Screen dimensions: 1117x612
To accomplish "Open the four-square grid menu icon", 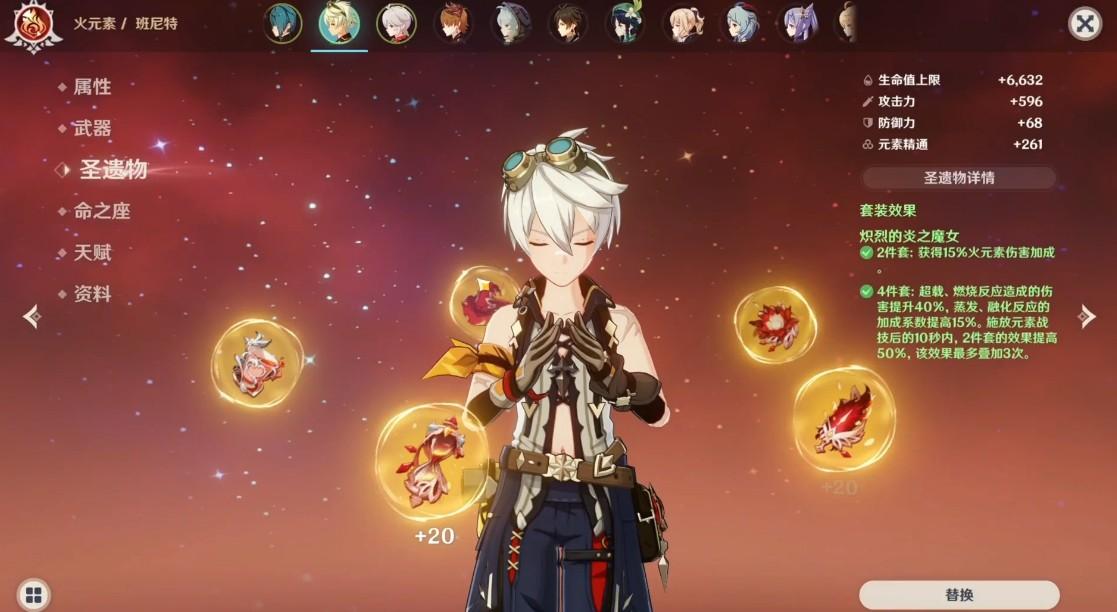I will (x=33, y=594).
